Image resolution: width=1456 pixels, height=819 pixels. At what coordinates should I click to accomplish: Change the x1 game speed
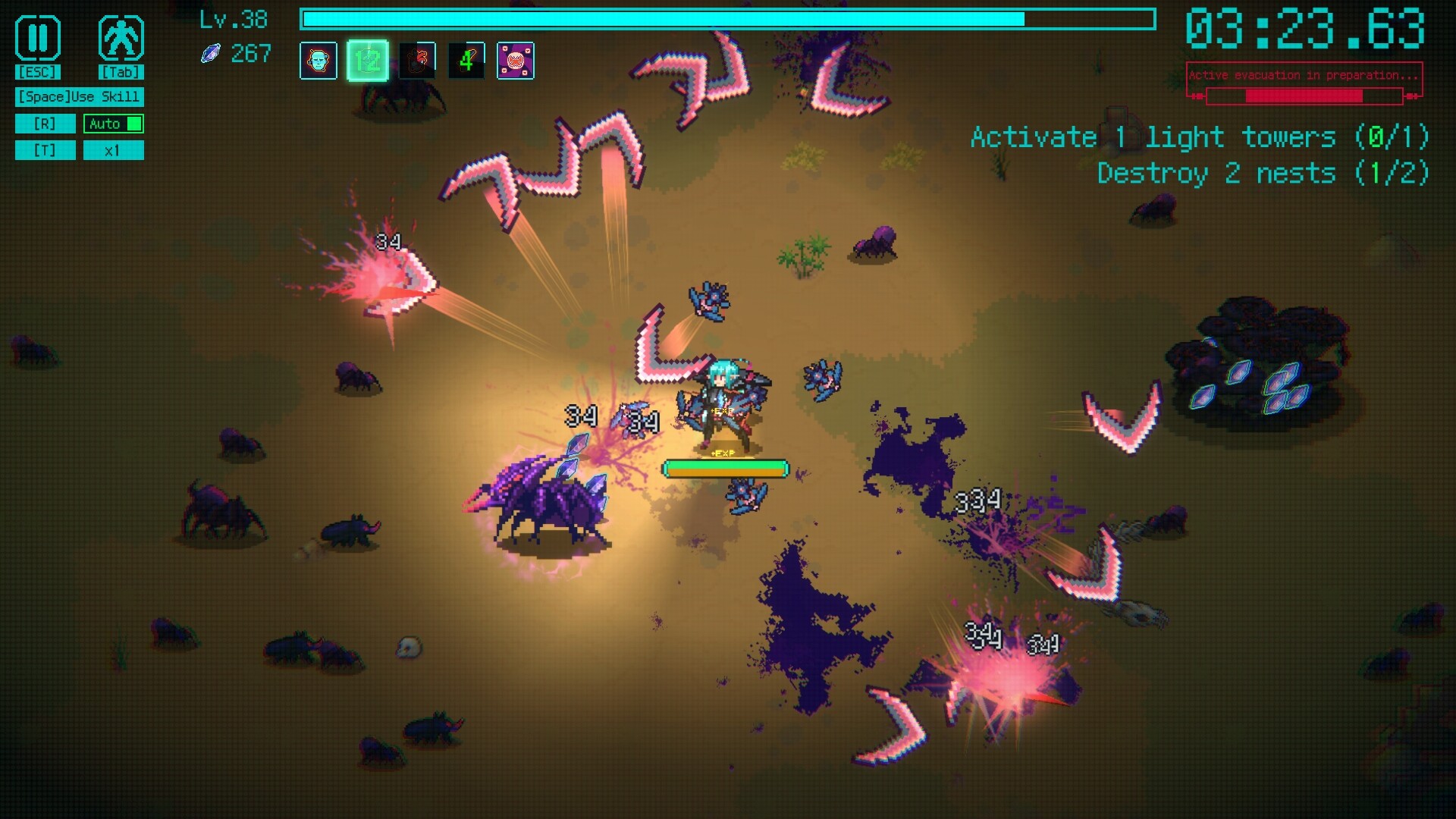[114, 150]
